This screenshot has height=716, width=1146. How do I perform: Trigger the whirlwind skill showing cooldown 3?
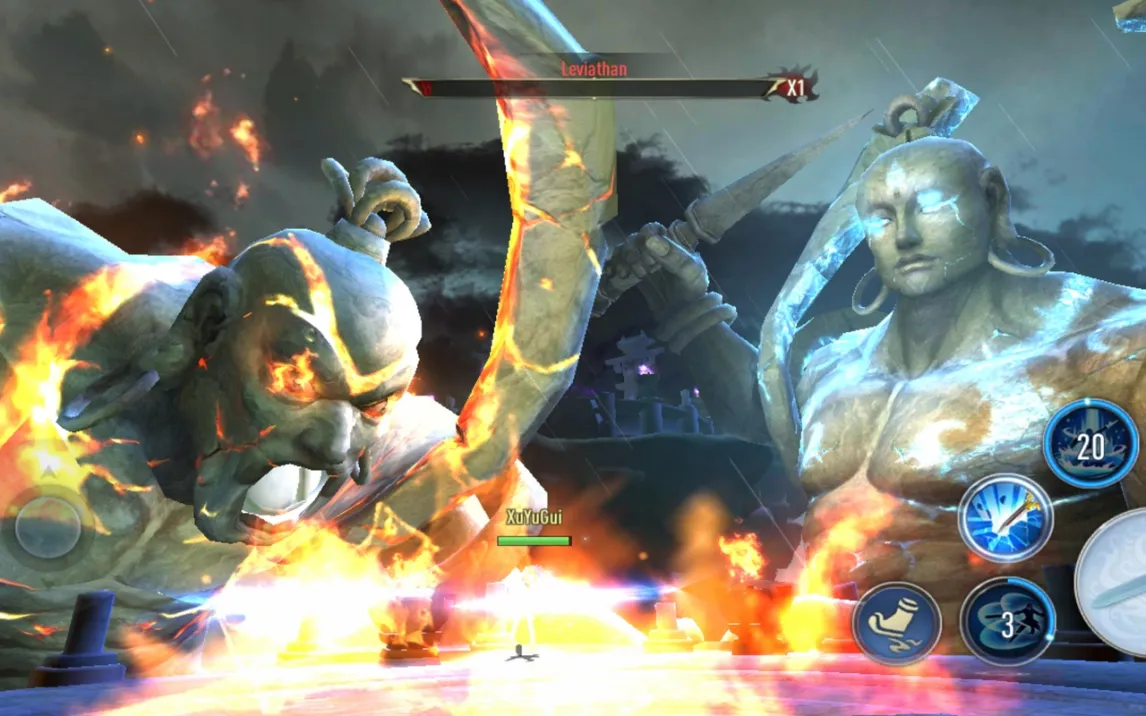pyautogui.click(x=1007, y=622)
